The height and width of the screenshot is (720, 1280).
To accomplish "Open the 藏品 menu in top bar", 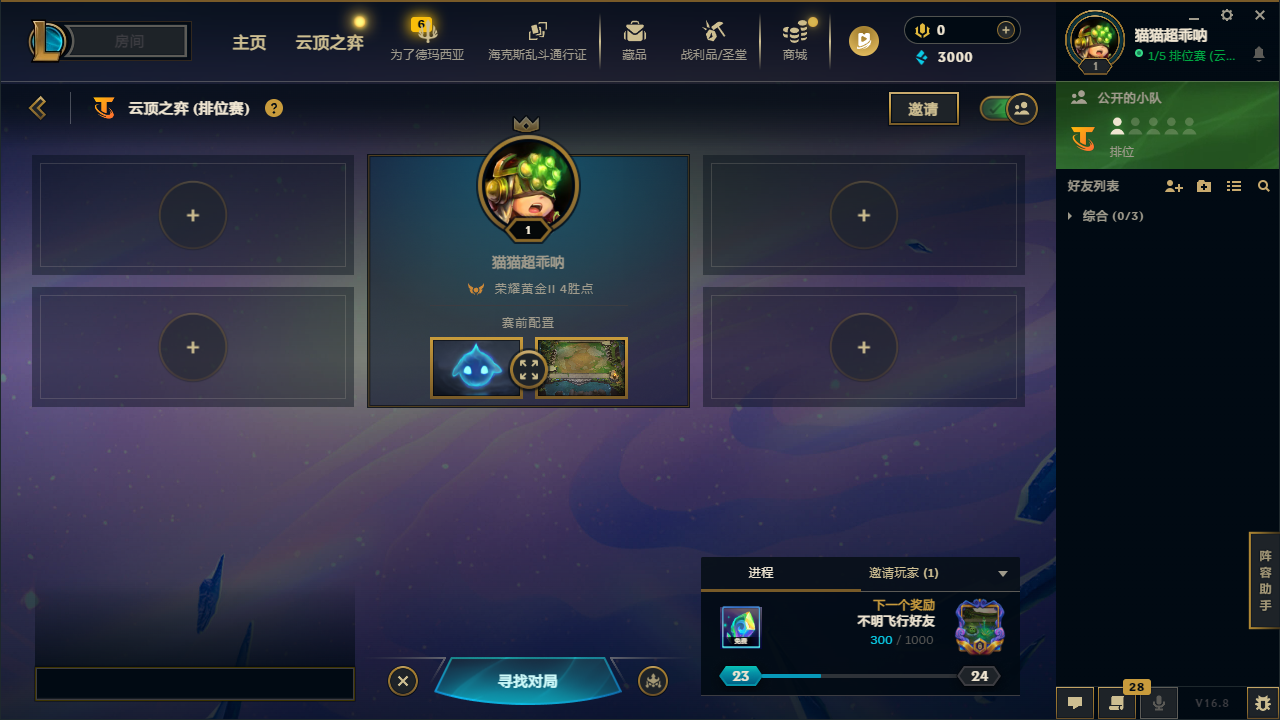I will (633, 40).
